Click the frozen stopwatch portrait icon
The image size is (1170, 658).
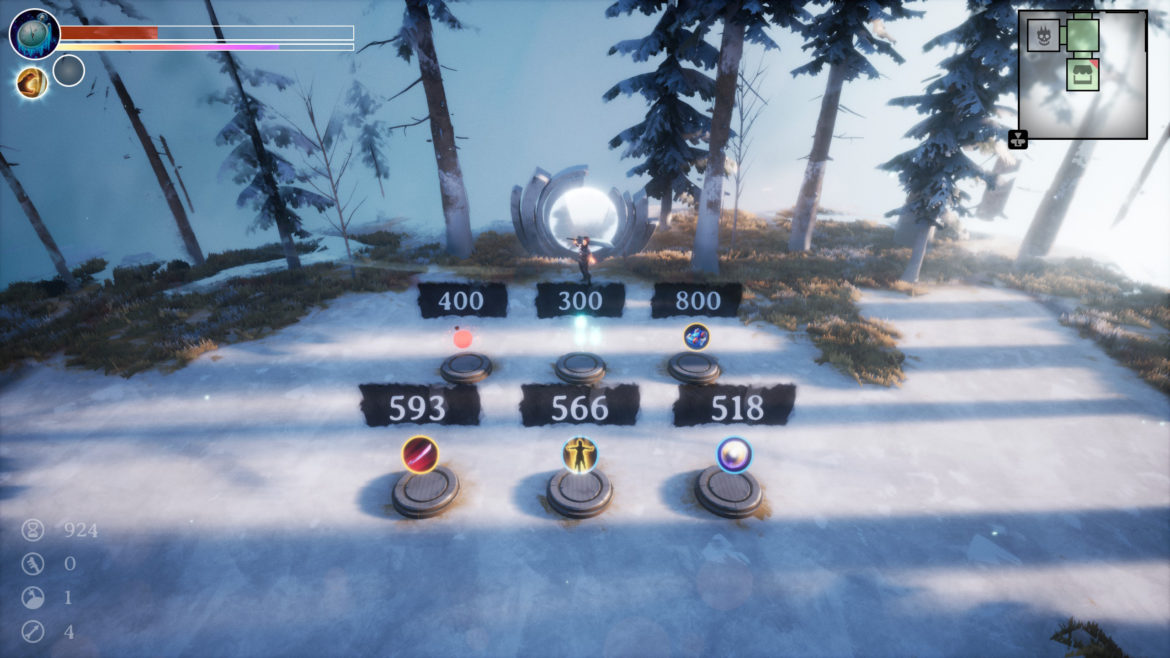point(35,34)
